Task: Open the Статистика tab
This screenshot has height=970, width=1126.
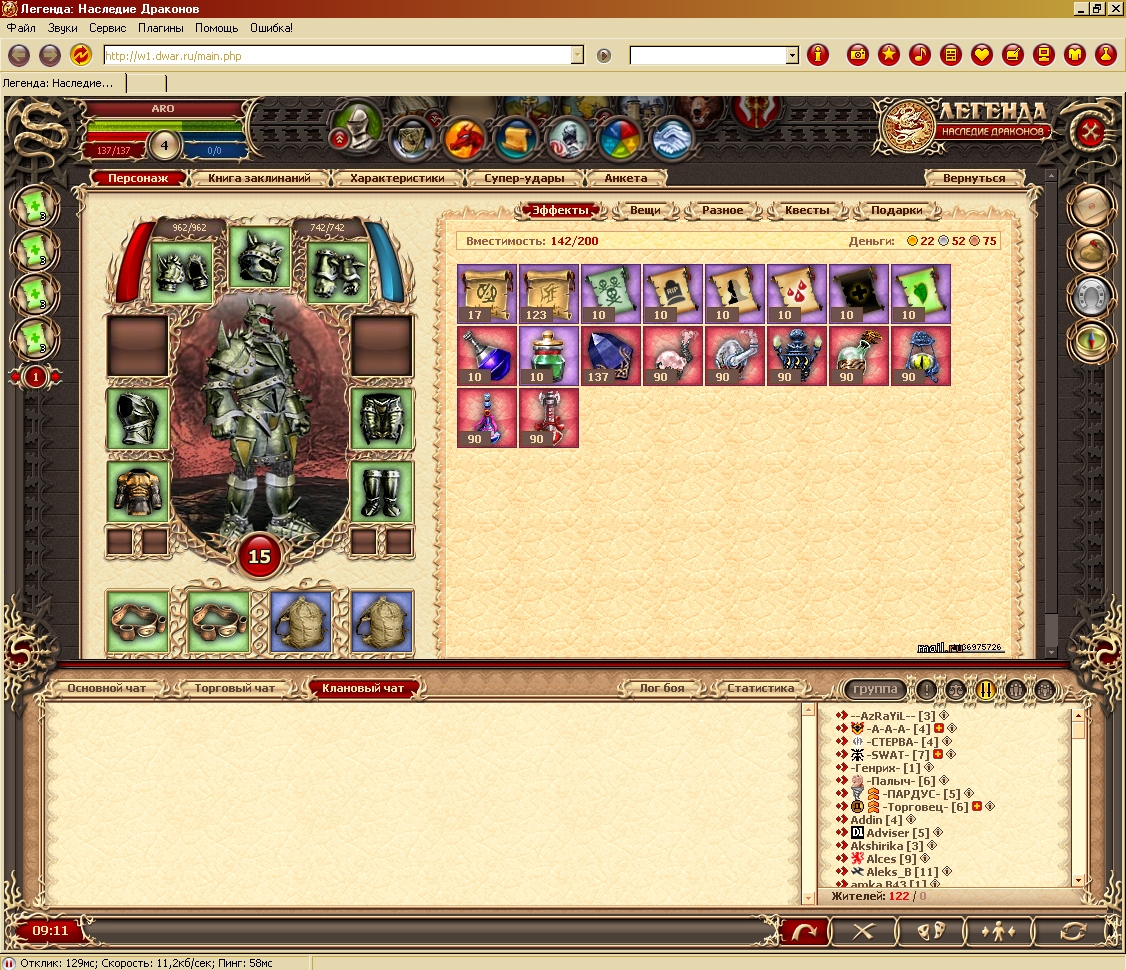Action: tap(760, 688)
